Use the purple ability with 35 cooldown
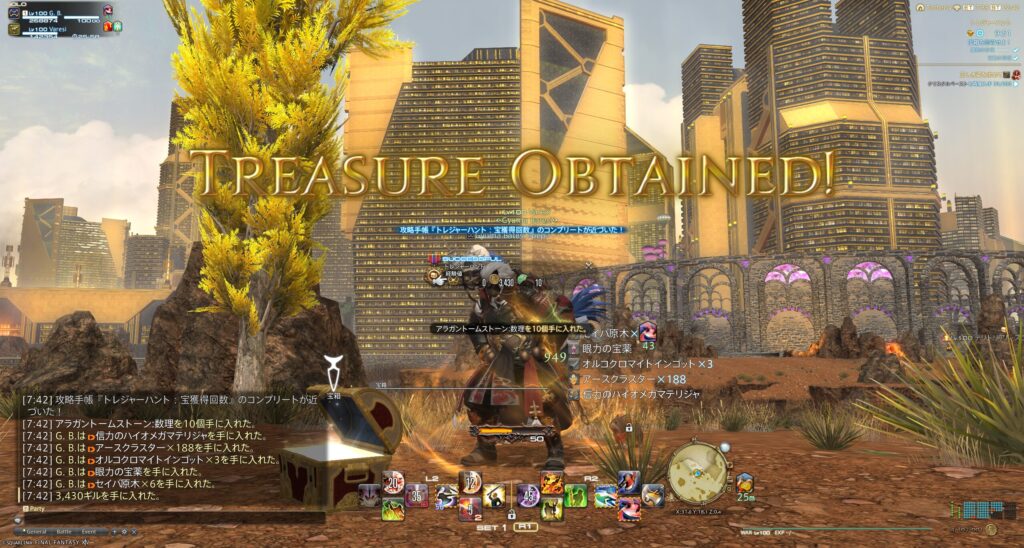This screenshot has width=1024, height=548. tap(416, 495)
